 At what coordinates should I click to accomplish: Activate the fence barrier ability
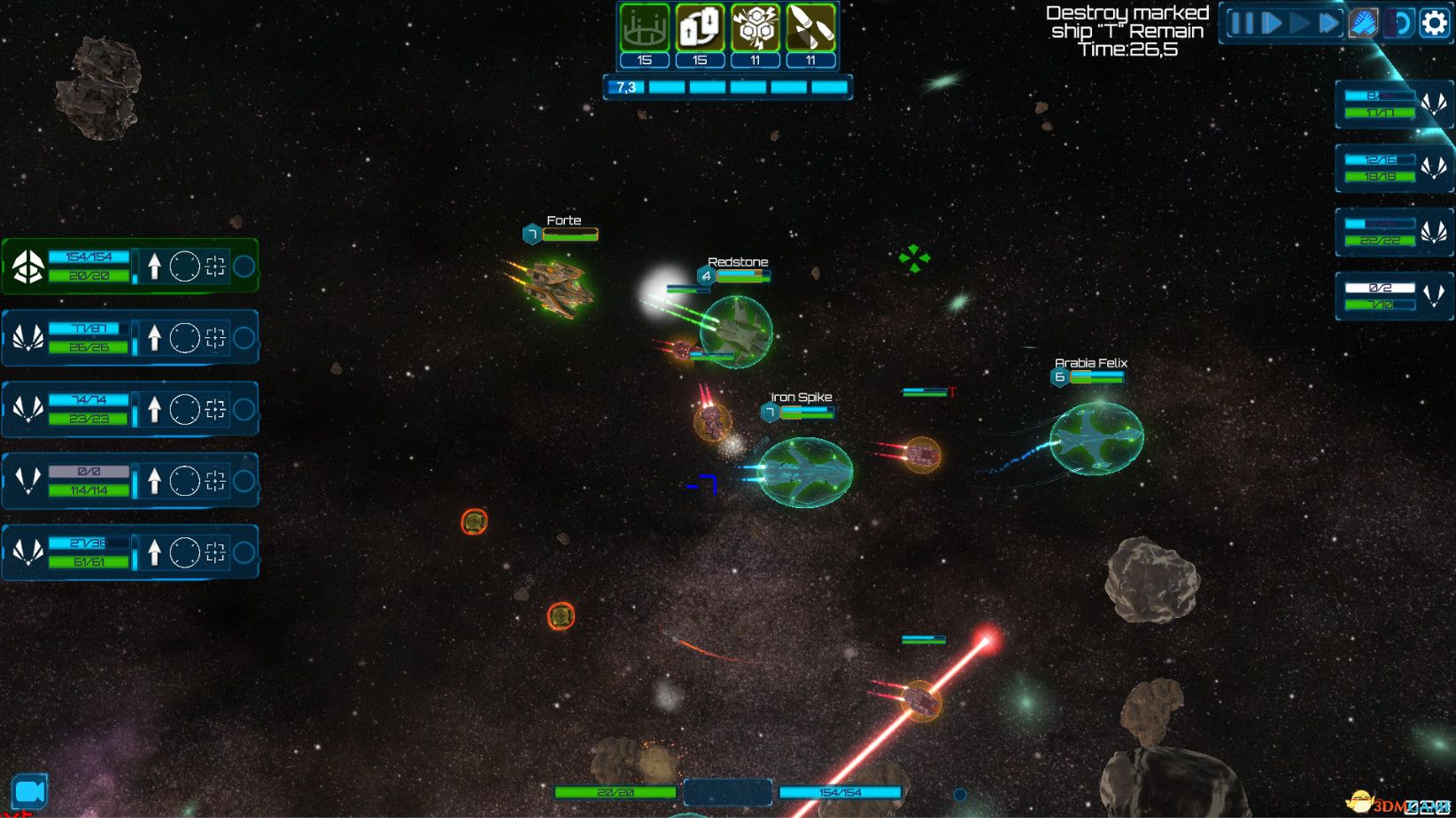[644, 28]
